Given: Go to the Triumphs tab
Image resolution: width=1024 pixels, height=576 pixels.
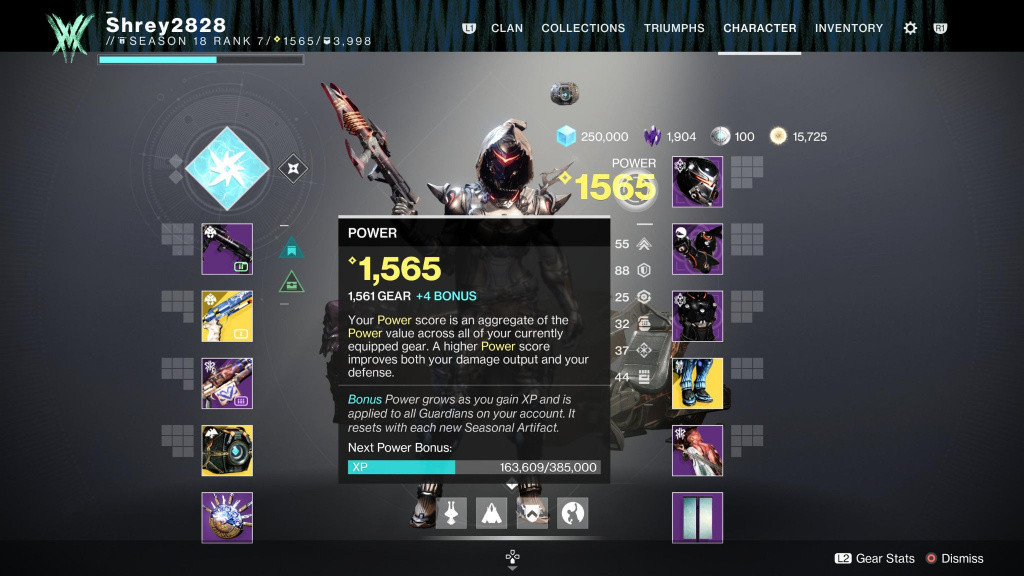Looking at the screenshot, I should click(674, 28).
